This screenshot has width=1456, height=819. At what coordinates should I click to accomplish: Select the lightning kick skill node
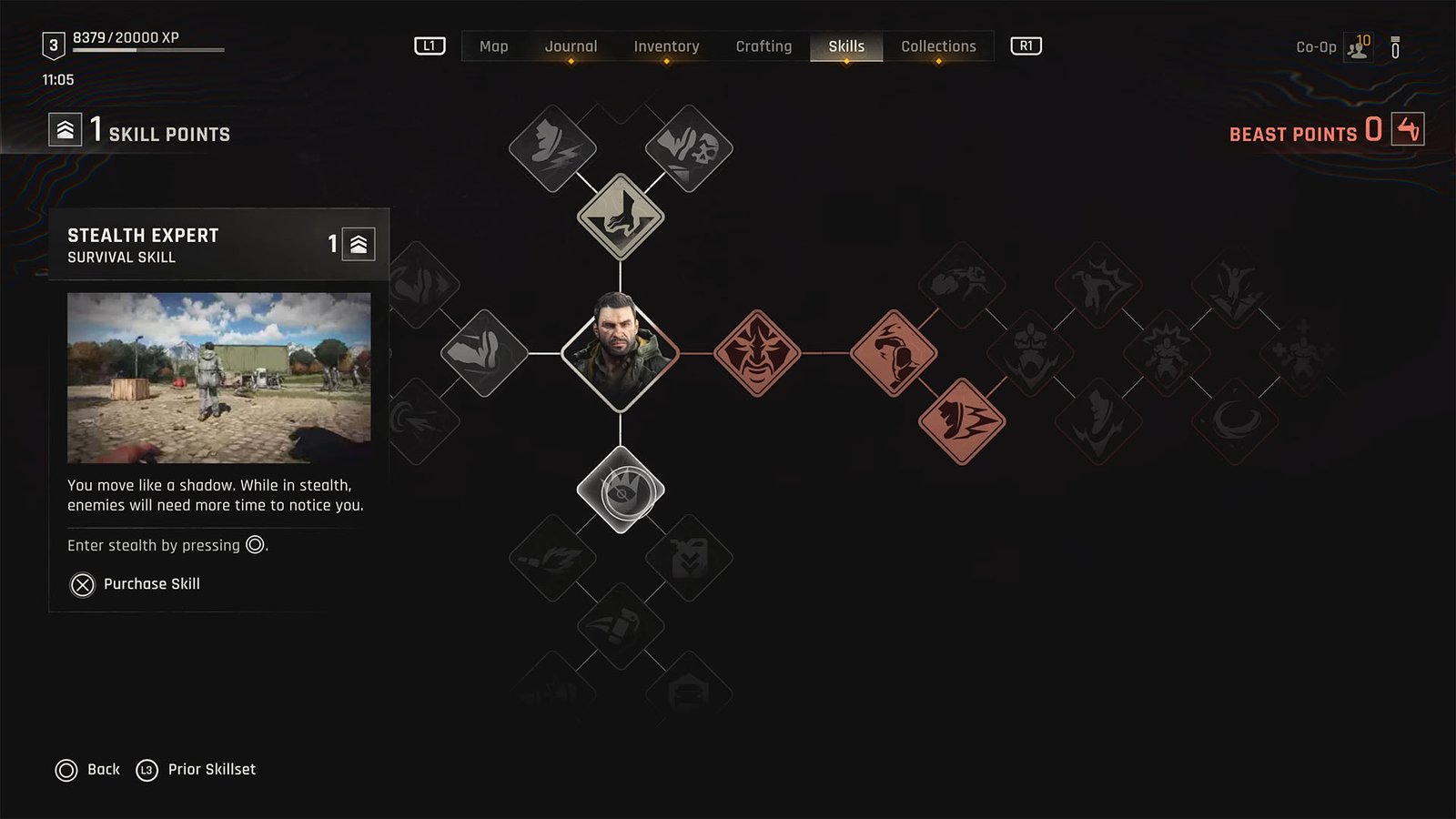click(x=552, y=148)
